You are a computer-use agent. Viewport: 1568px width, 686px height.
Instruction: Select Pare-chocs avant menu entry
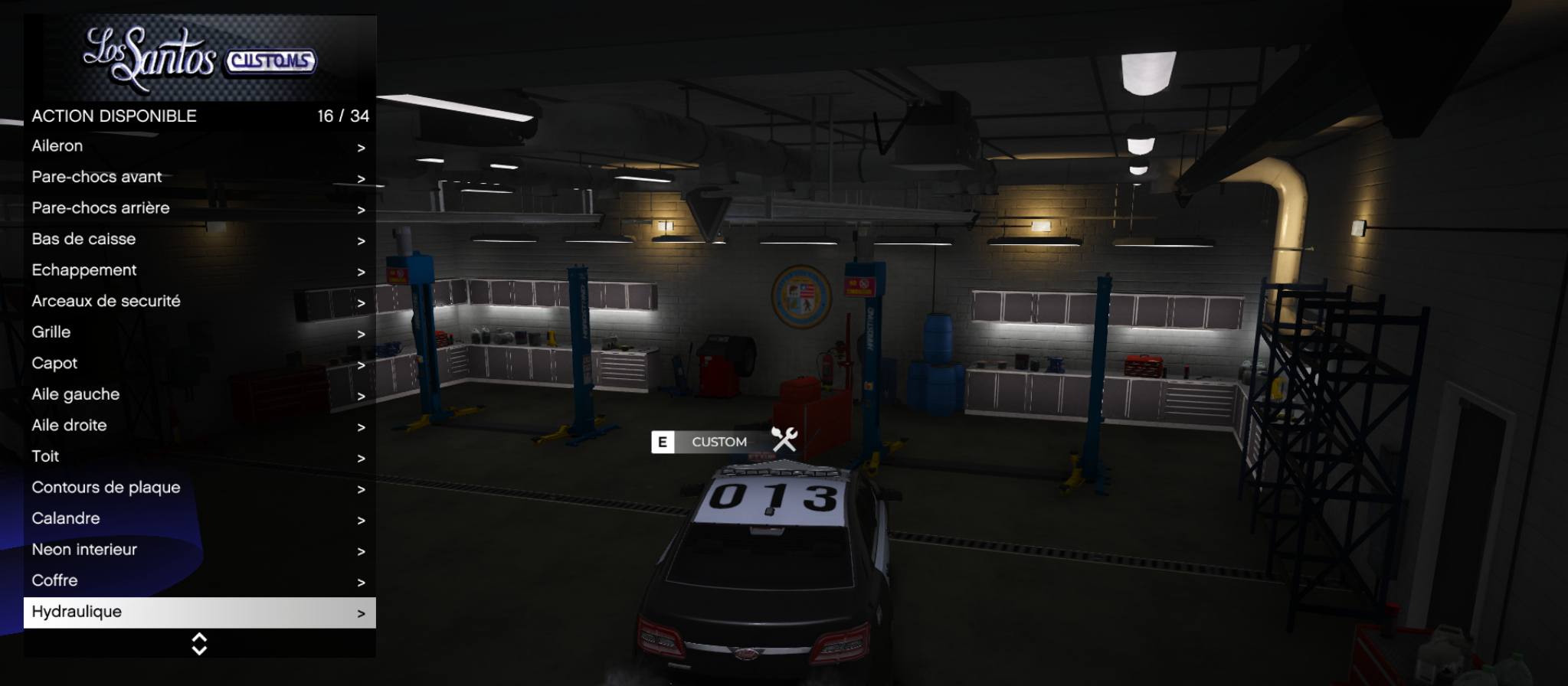coord(199,178)
